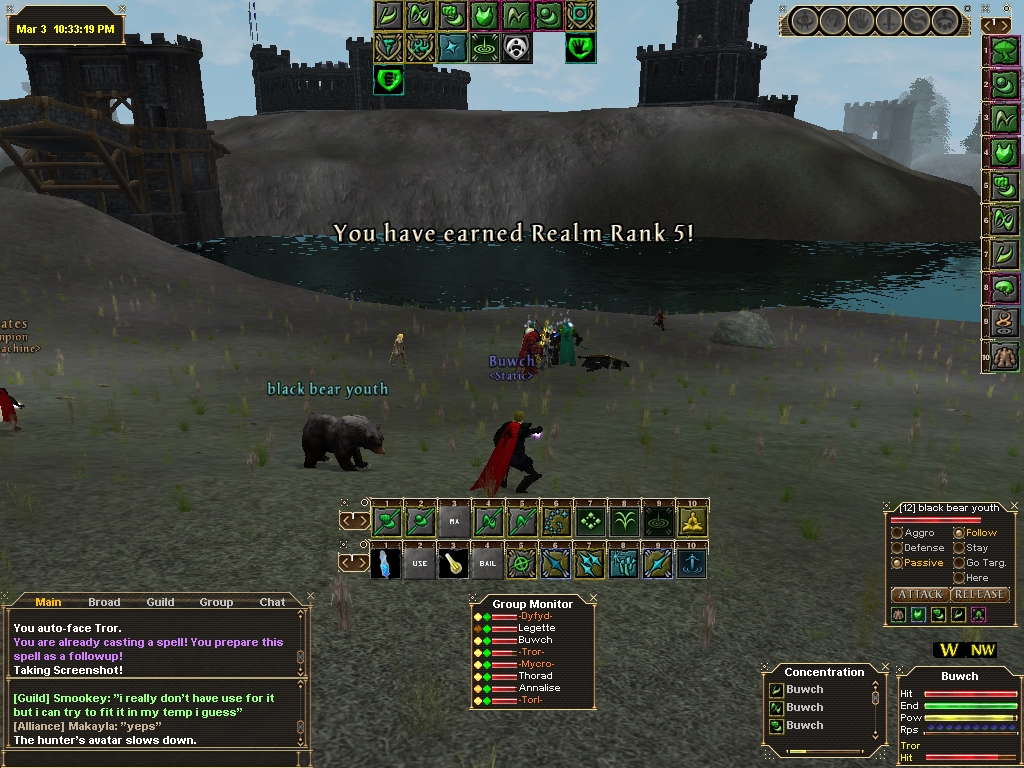The width and height of the screenshot is (1024, 768).
Task: Select Legette in the Group Monitor
Action: 536,628
